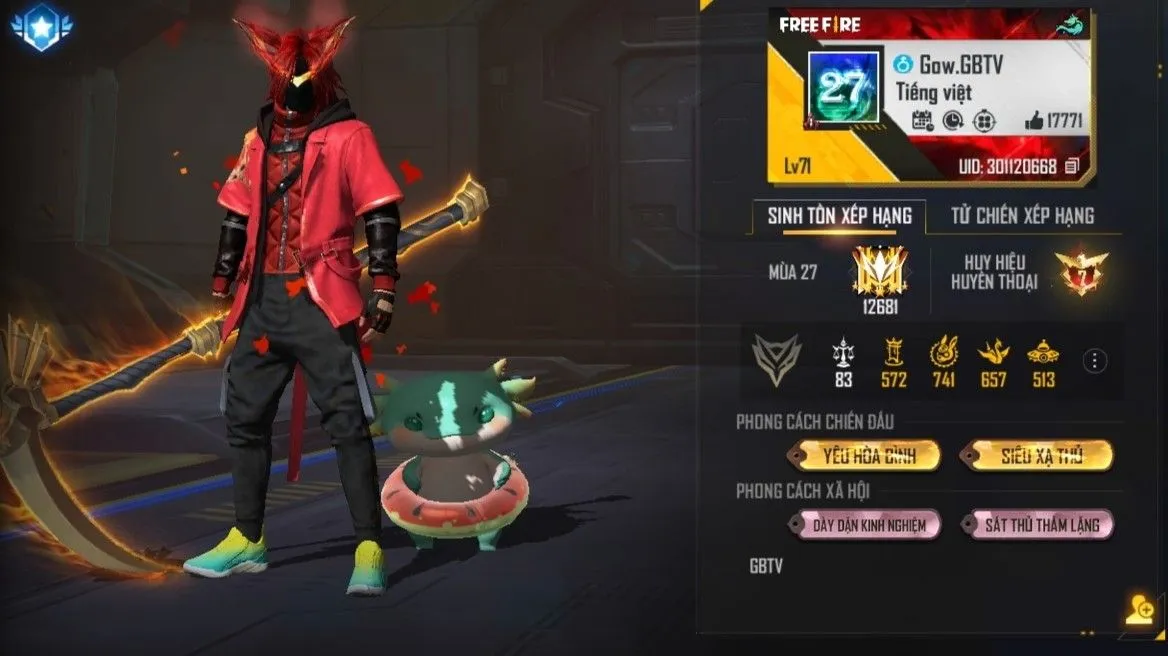
Task: Select the rabbit emblem stat icon
Action: pyautogui.click(x=944, y=352)
